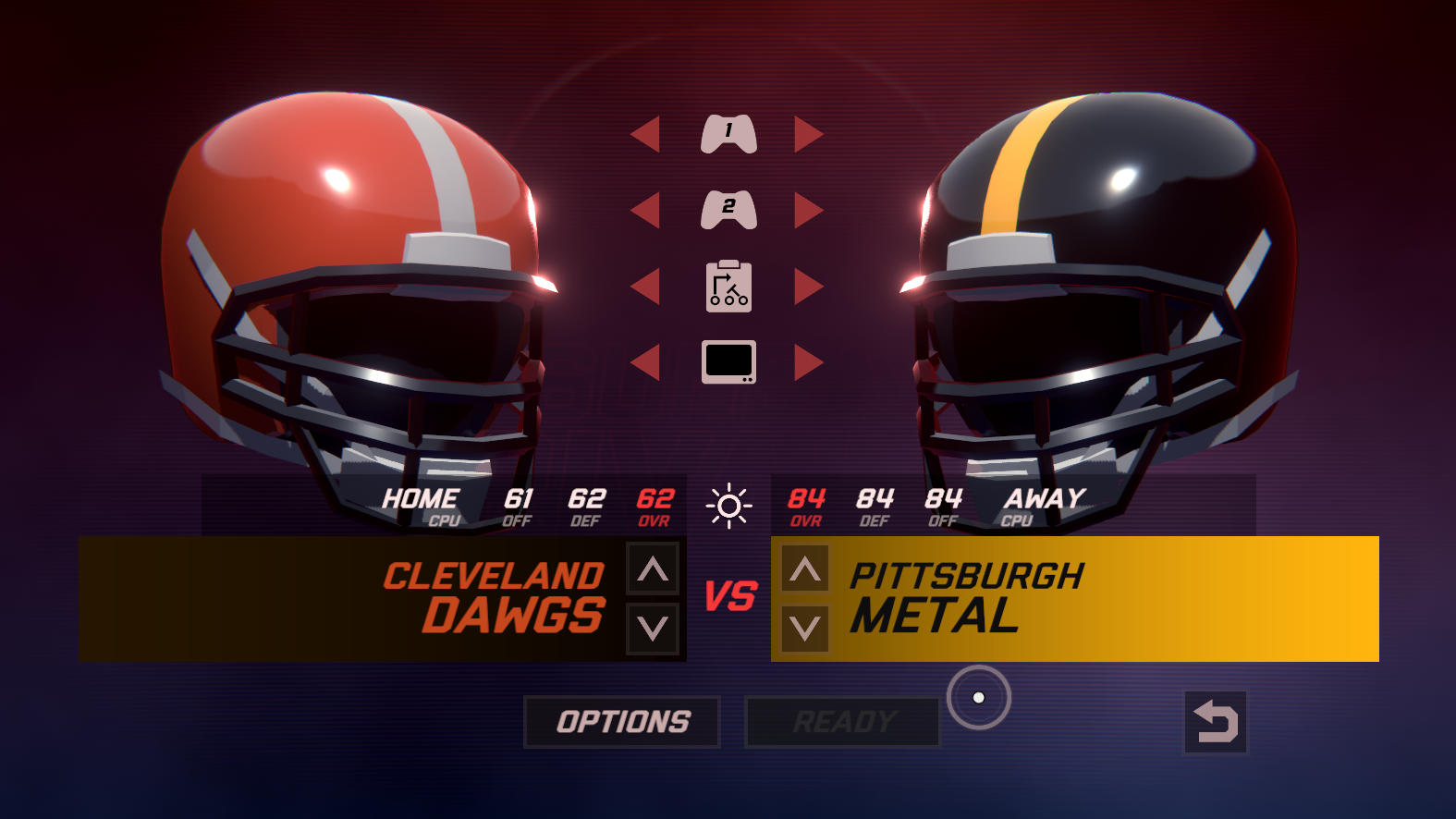Click the coach playbook assignment icon
1456x819 pixels.
click(x=728, y=287)
